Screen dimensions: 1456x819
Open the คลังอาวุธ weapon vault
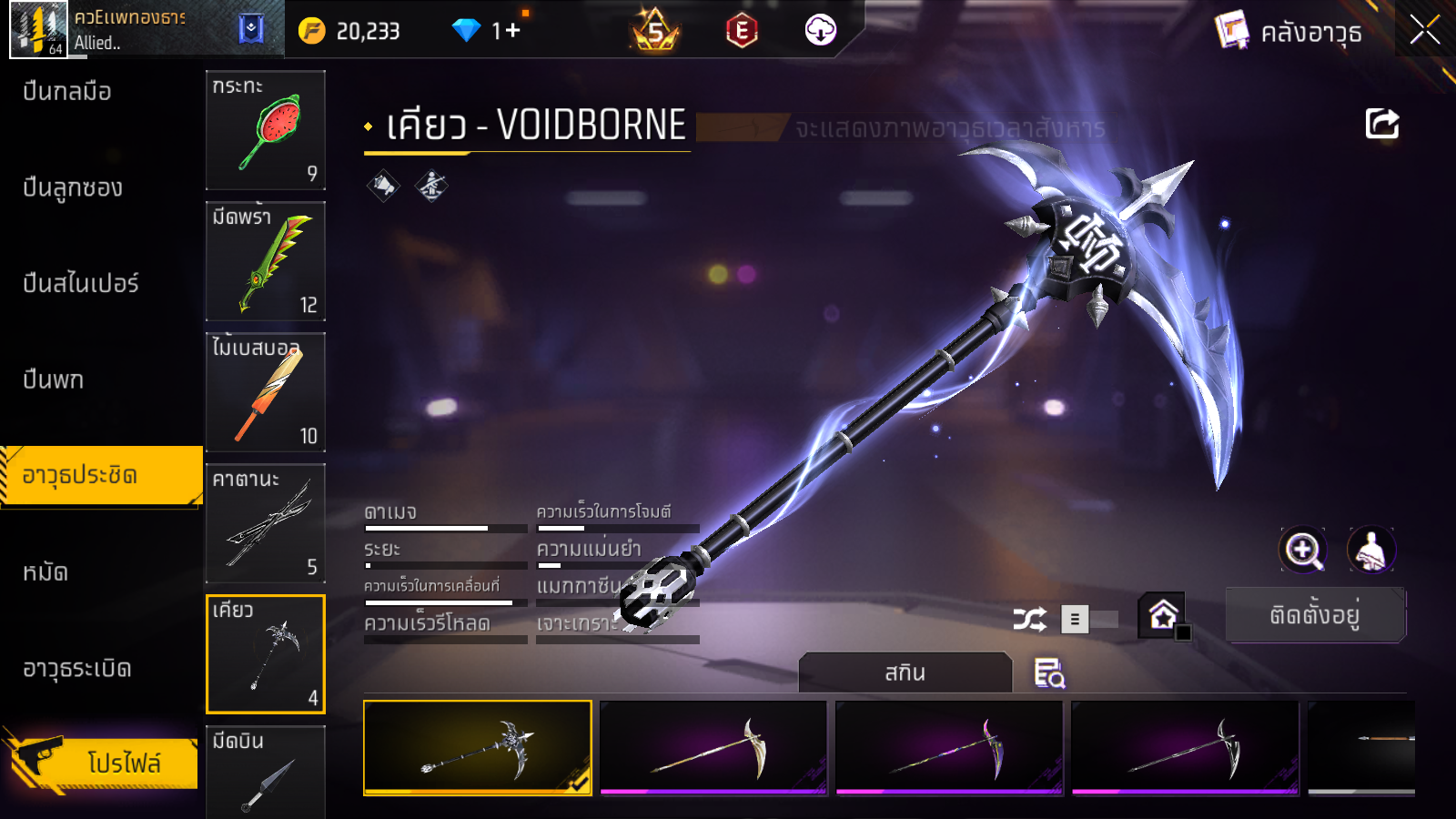pos(1290,33)
